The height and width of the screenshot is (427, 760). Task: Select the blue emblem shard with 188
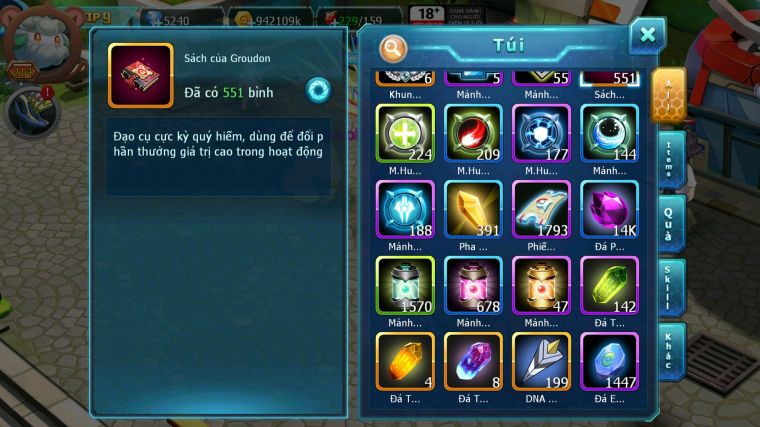[x=405, y=210]
